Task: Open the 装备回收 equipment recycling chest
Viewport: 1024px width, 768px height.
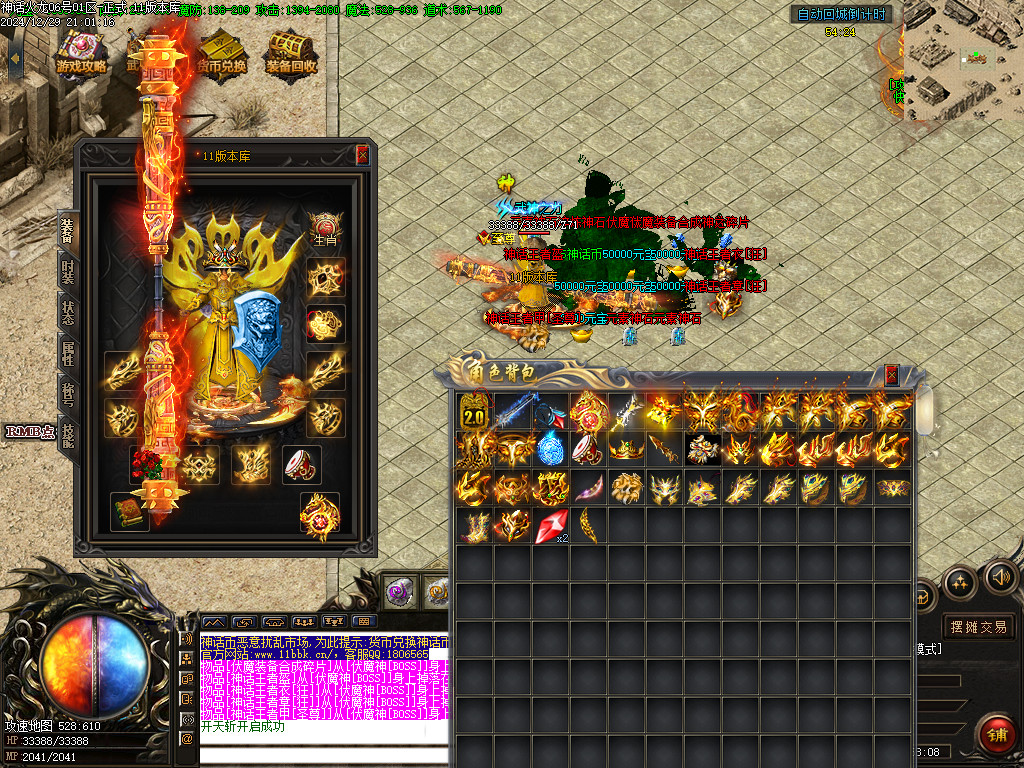Action: [x=291, y=52]
